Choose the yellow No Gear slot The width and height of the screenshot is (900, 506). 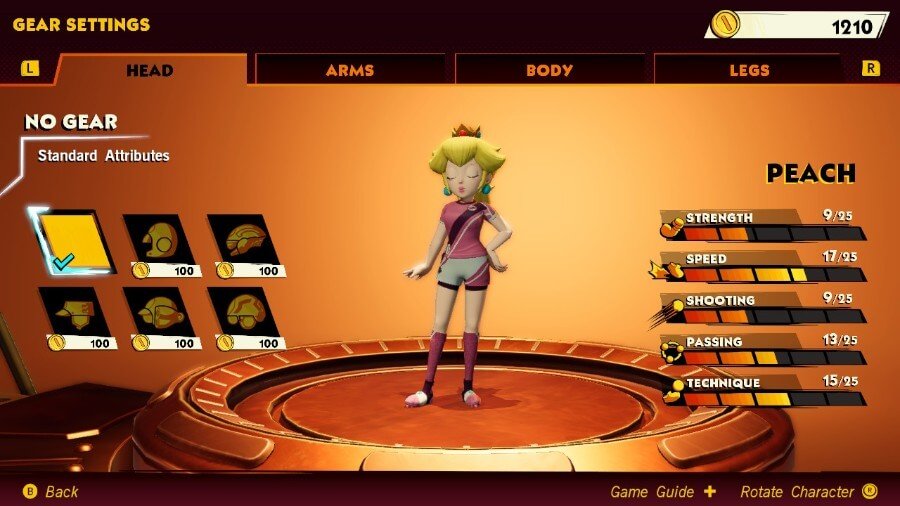76,241
